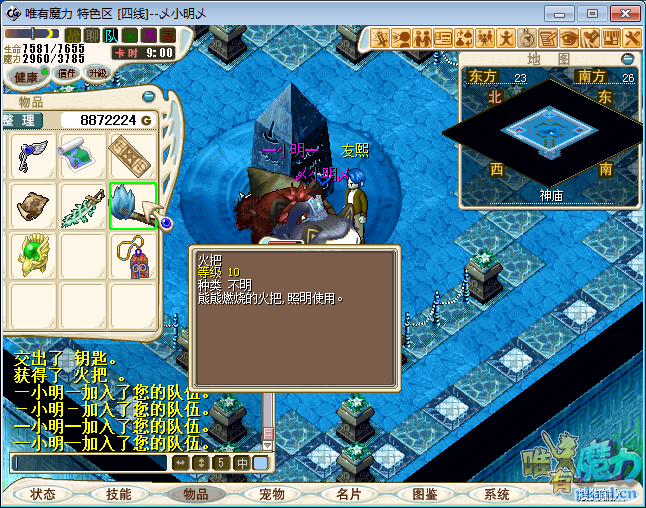Select the 名片 name card tab
Screen dimensions: 646x508
(x=348, y=494)
